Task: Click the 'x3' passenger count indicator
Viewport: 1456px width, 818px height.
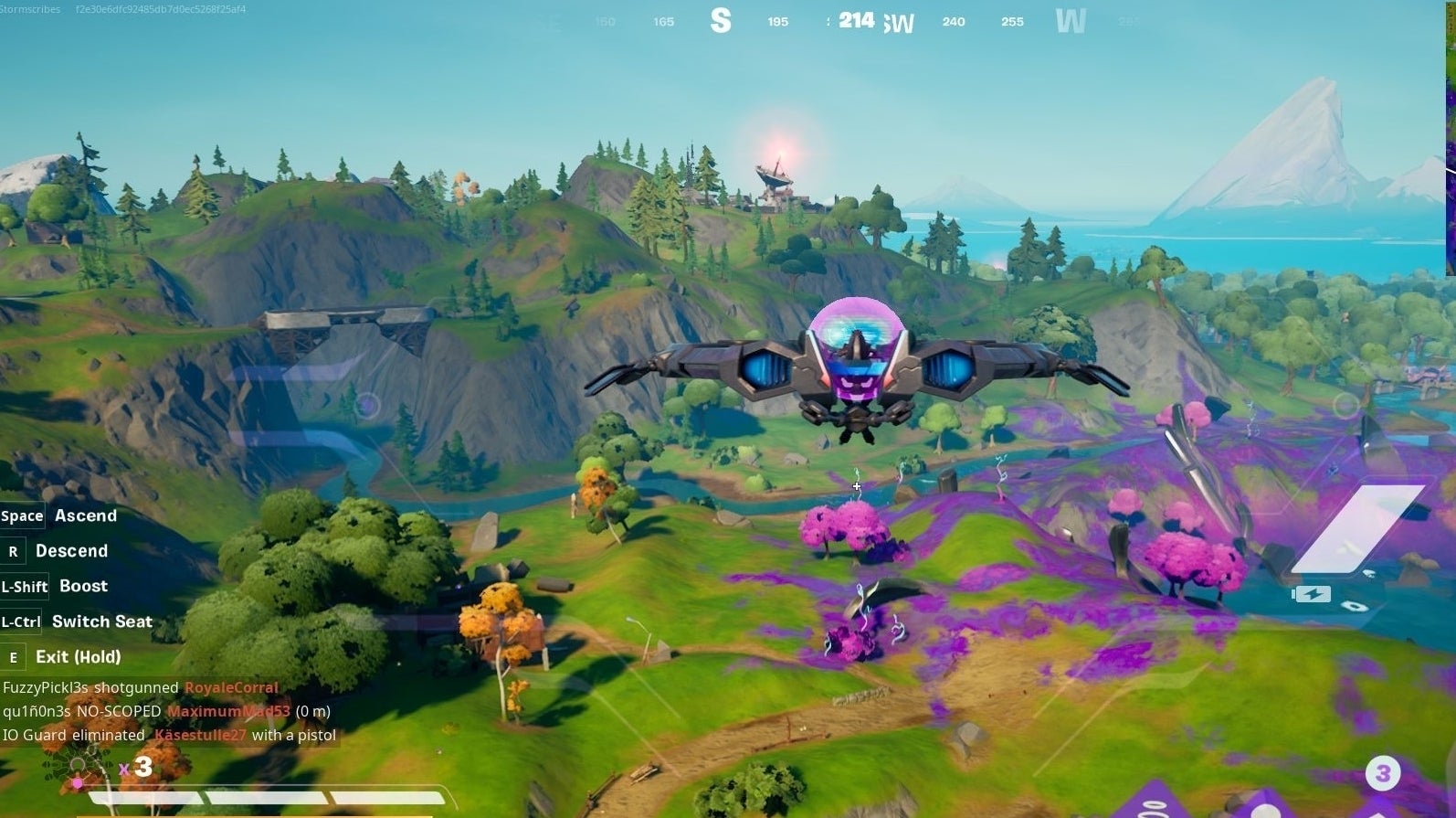Action: coord(135,769)
